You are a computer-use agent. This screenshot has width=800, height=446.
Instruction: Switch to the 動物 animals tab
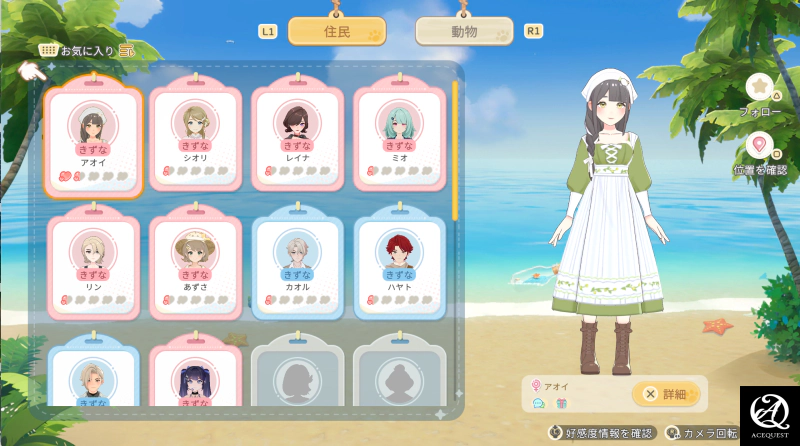(x=464, y=31)
